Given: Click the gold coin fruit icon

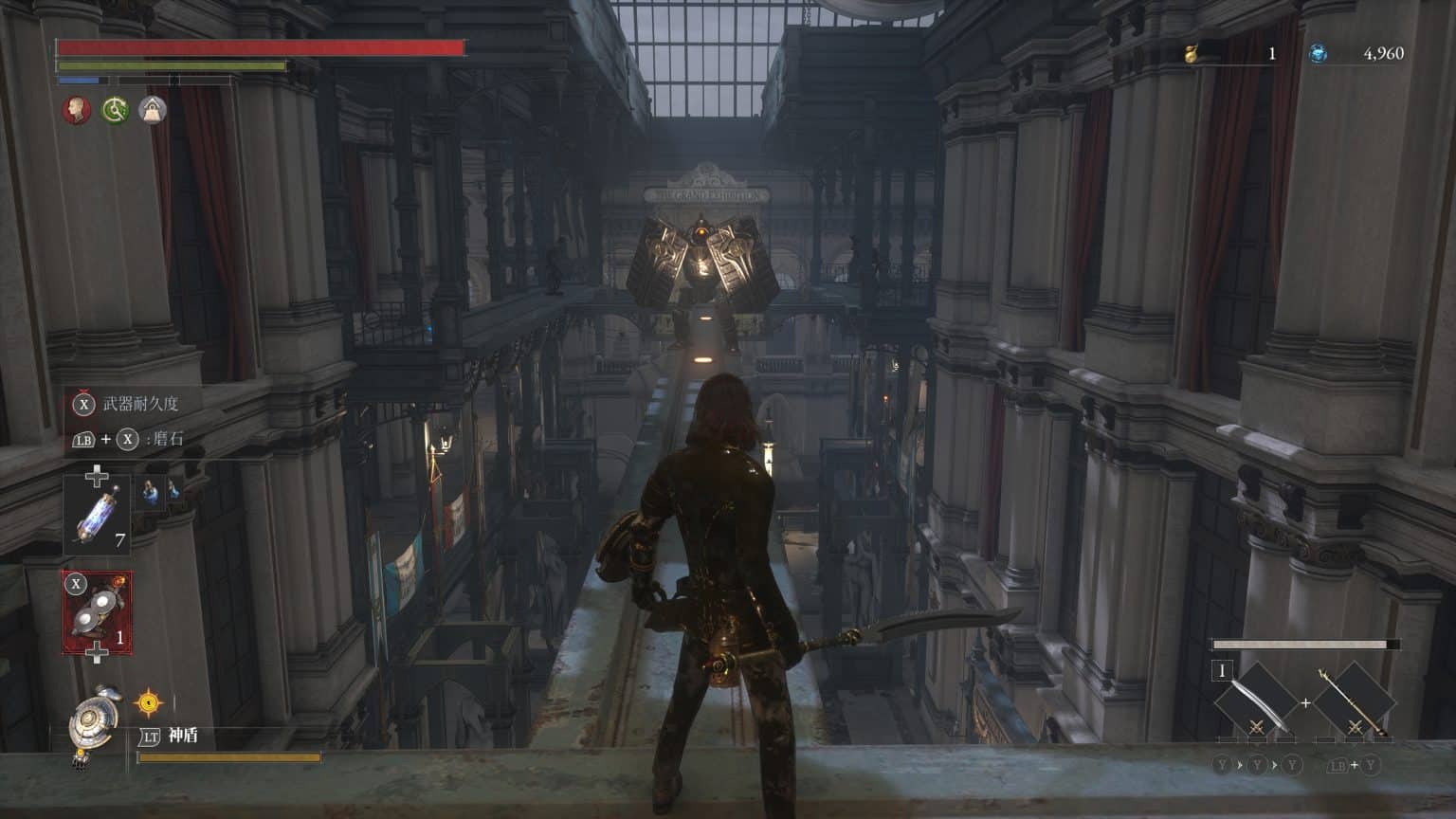Looking at the screenshot, I should coord(1192,54).
